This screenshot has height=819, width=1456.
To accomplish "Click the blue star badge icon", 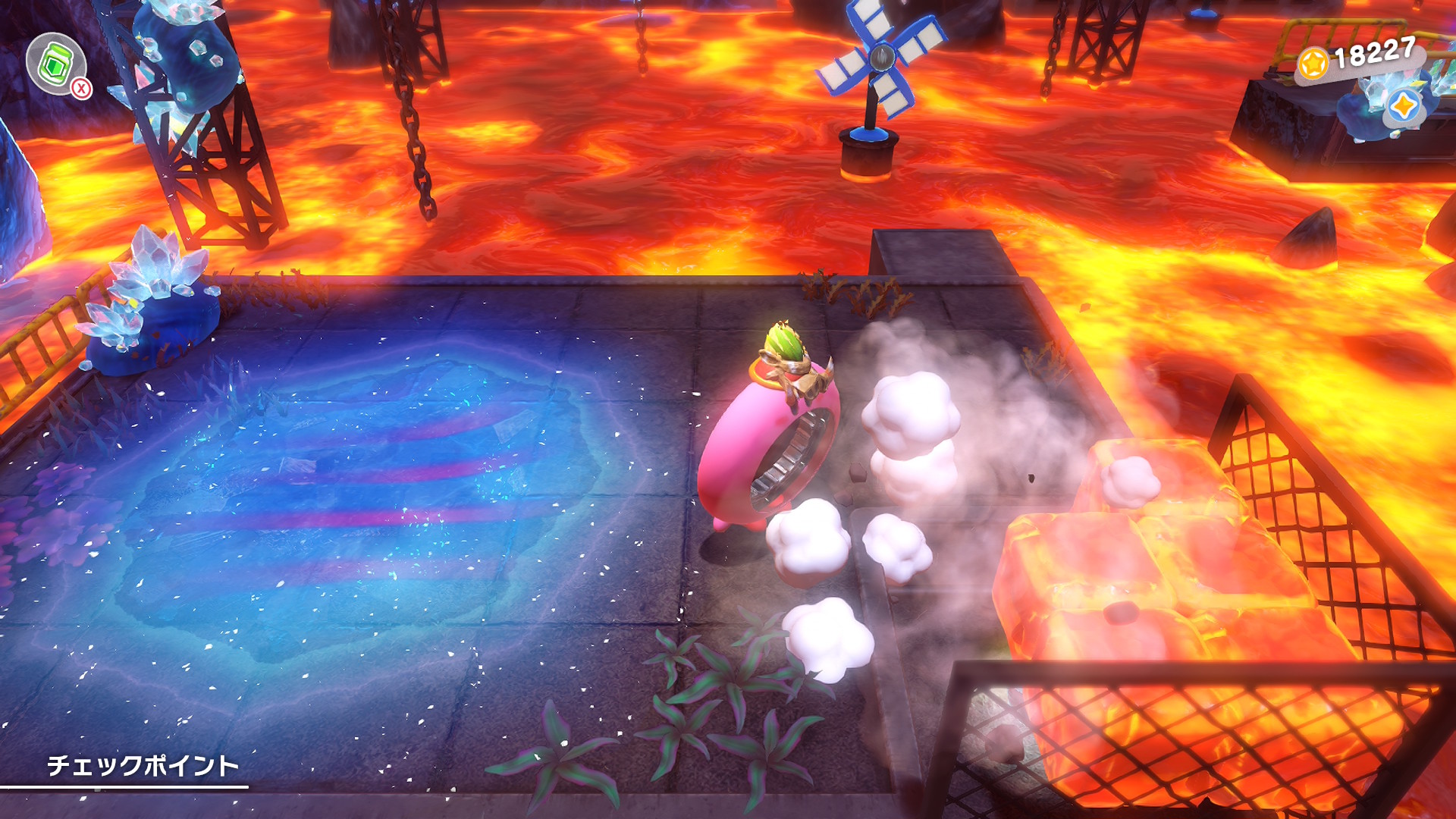I will click(1403, 107).
